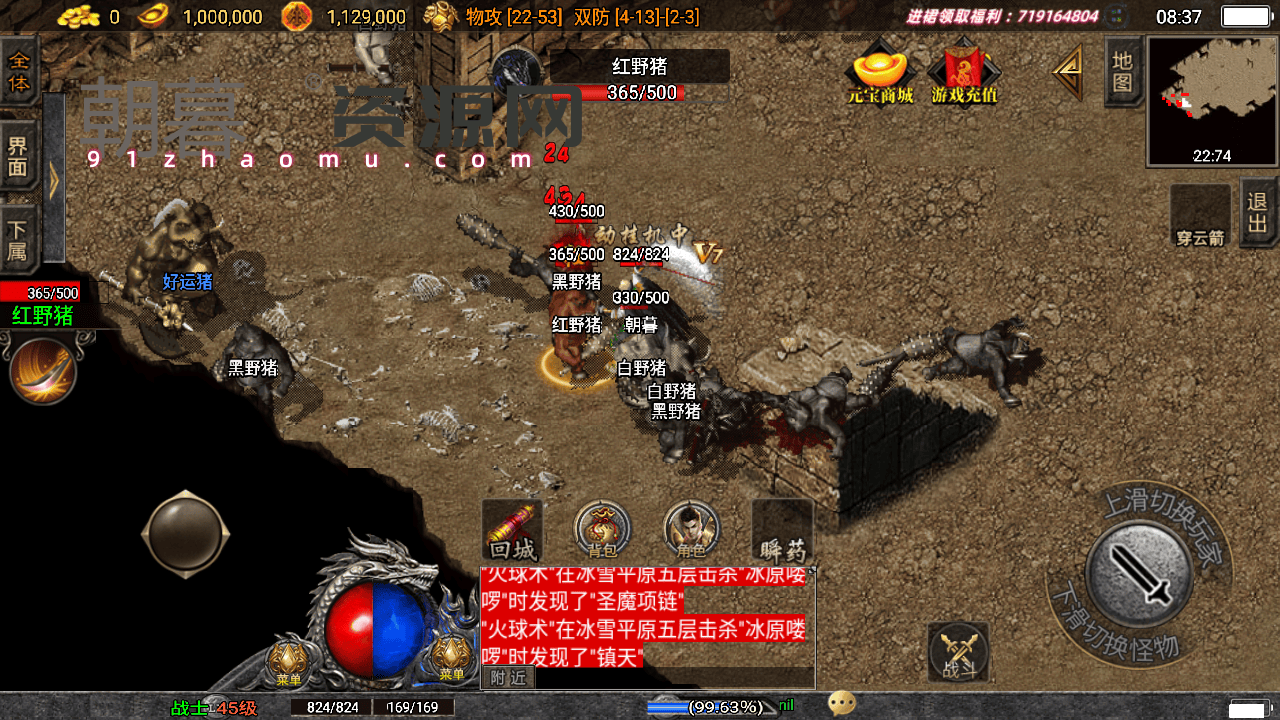The image size is (1280, 720).
Task: Select the 全体 button
Action: tap(19, 72)
